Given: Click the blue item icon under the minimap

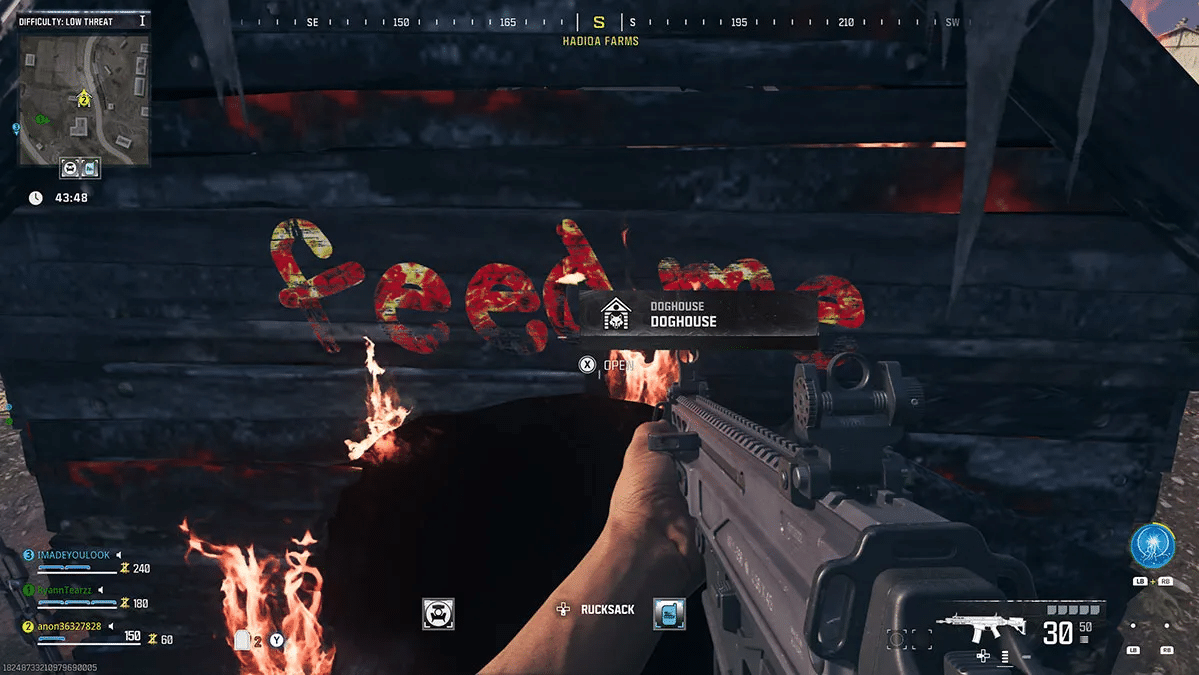Looking at the screenshot, I should tap(90, 169).
